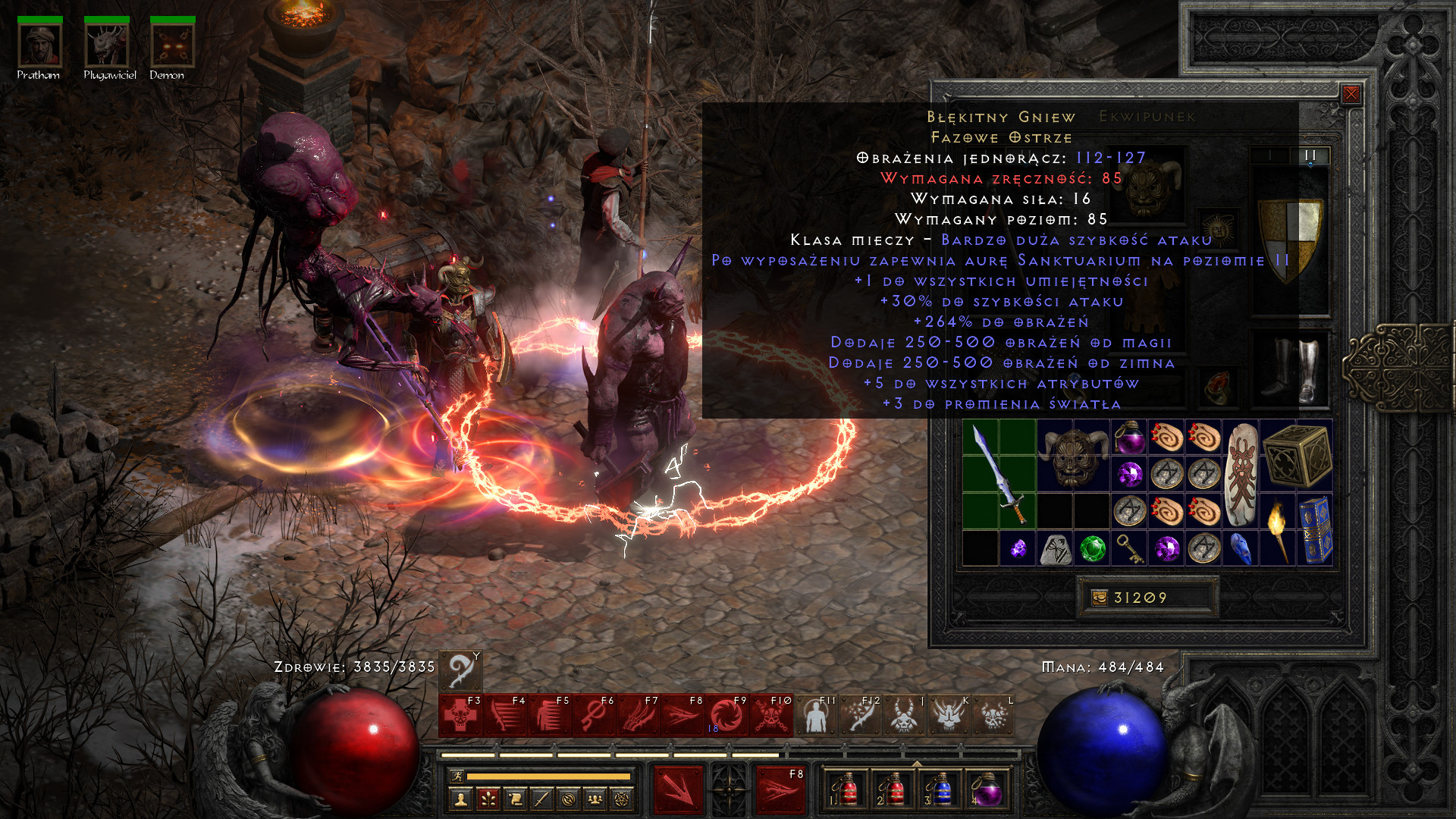Toggle the run/walk button

pyautogui.click(x=457, y=776)
